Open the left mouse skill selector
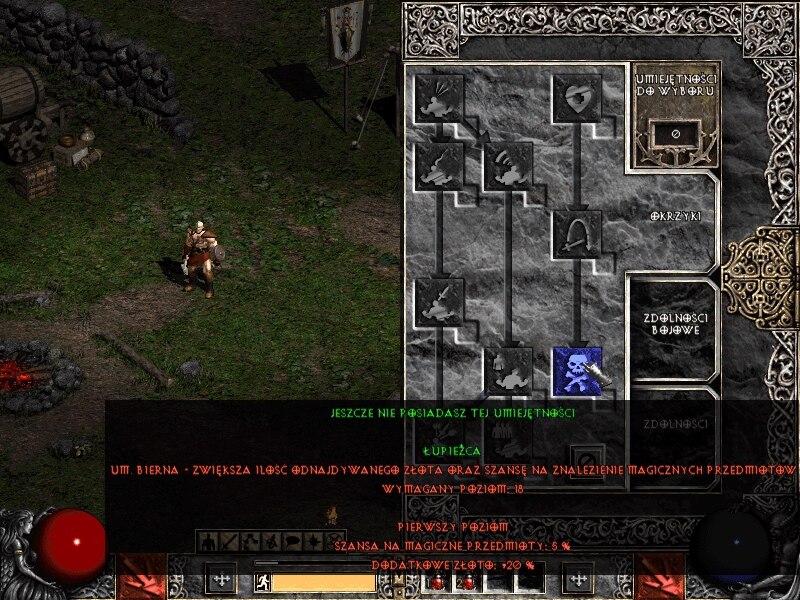Image resolution: width=800 pixels, height=600 pixels. [221, 578]
